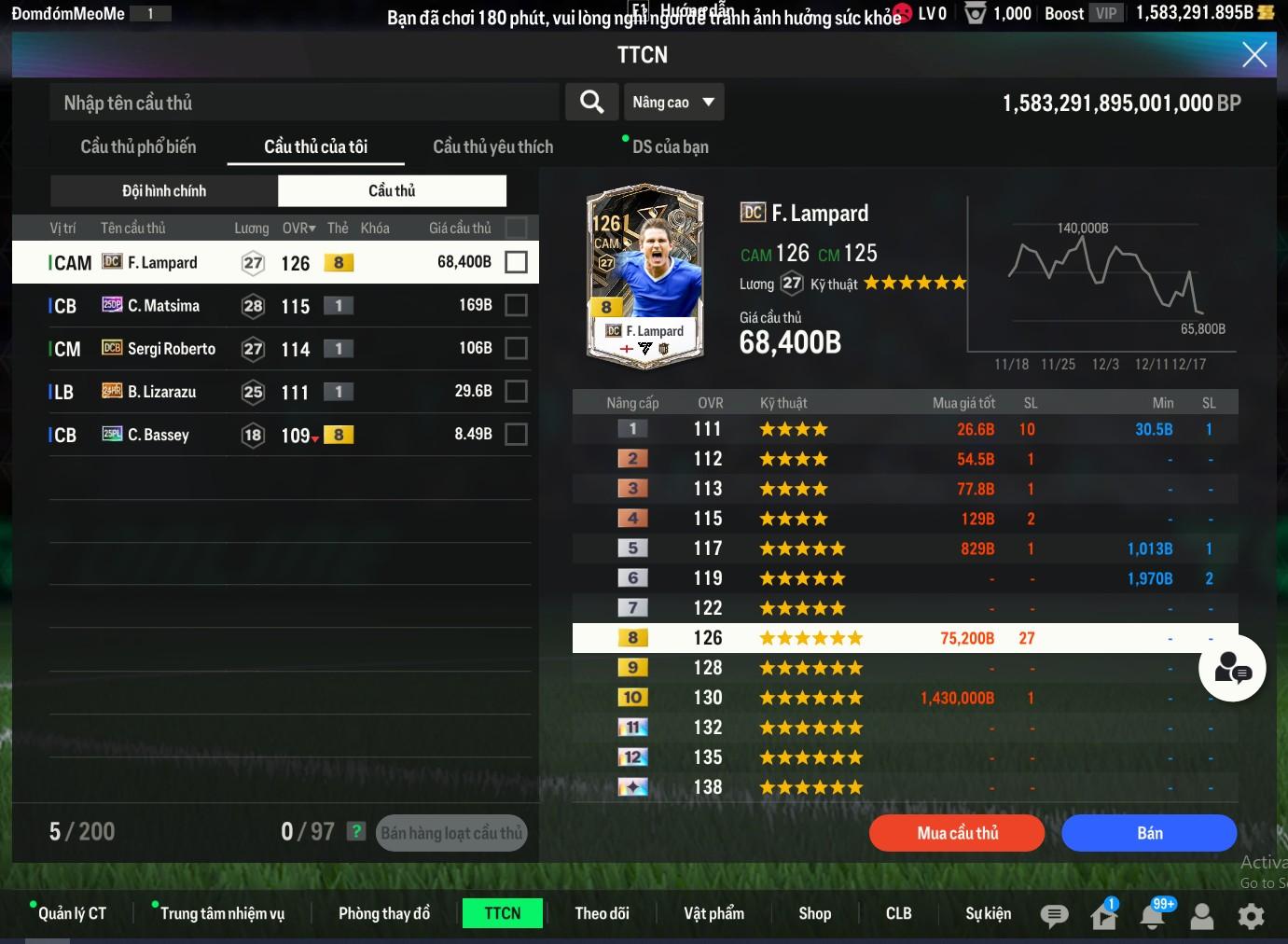Screen dimensions: 1288x944
Task: Tick the checkbox for C. Bassey
Action: (516, 434)
